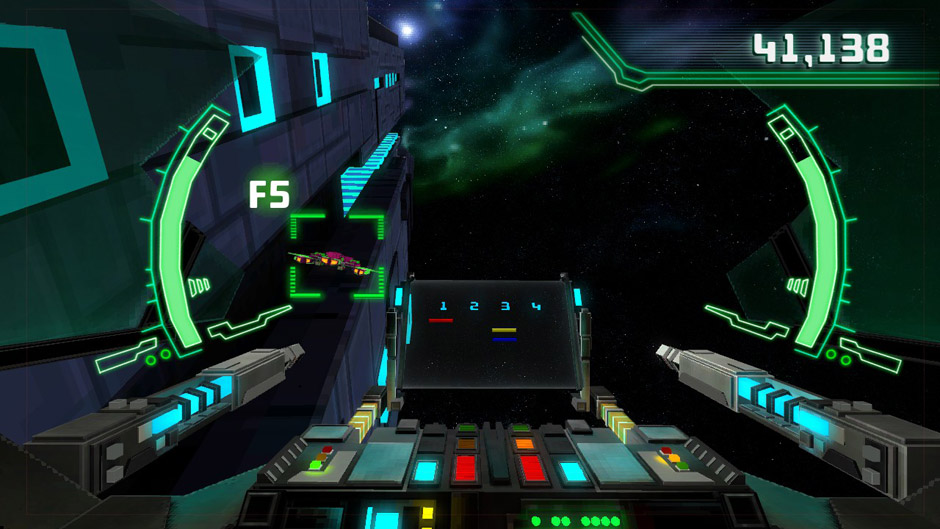Select number 1 on the cockpit display
Viewport: 940px width, 529px height.
click(x=443, y=306)
